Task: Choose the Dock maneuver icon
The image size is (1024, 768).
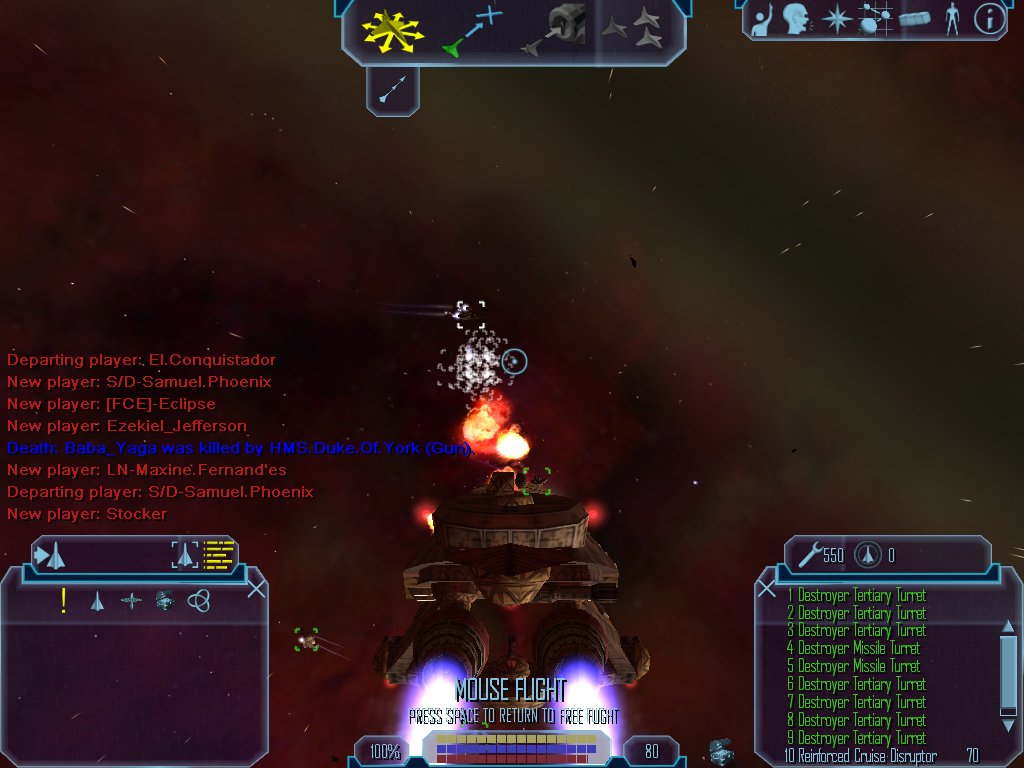Action: pyautogui.click(x=553, y=30)
